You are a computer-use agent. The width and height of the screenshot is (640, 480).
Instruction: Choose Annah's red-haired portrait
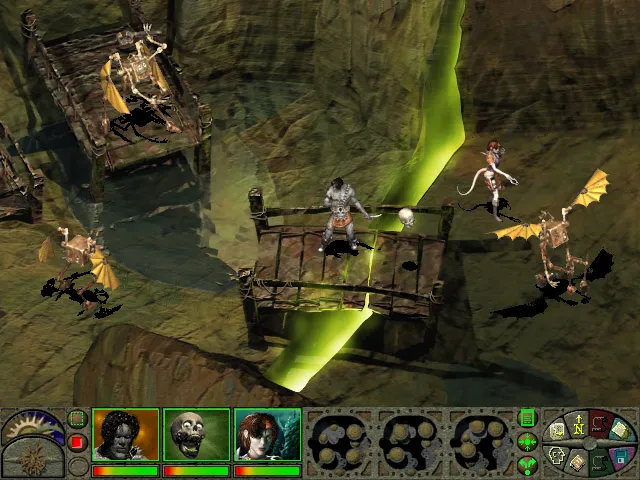tap(267, 435)
